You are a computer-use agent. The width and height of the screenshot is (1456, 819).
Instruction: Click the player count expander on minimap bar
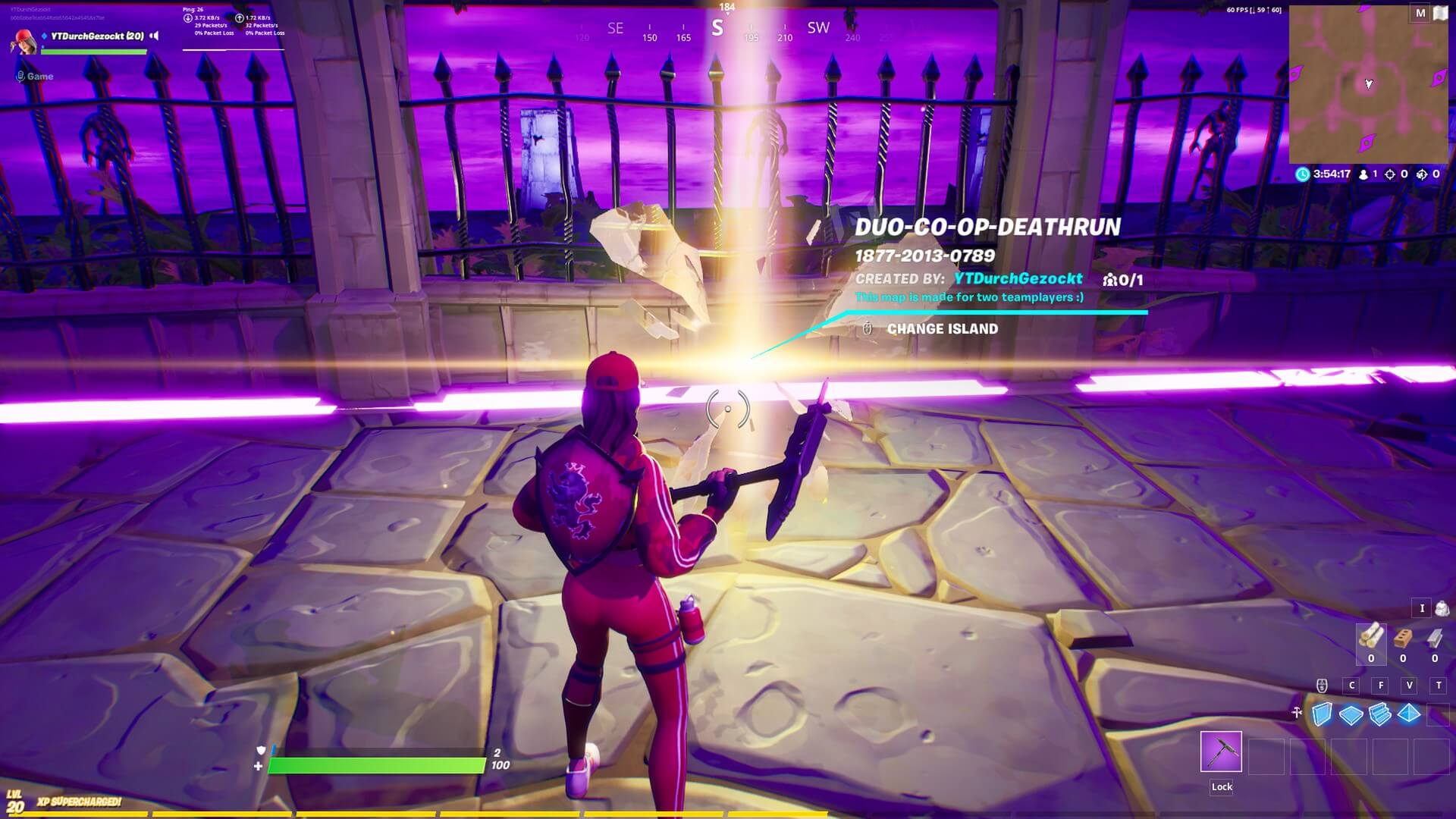(1363, 174)
